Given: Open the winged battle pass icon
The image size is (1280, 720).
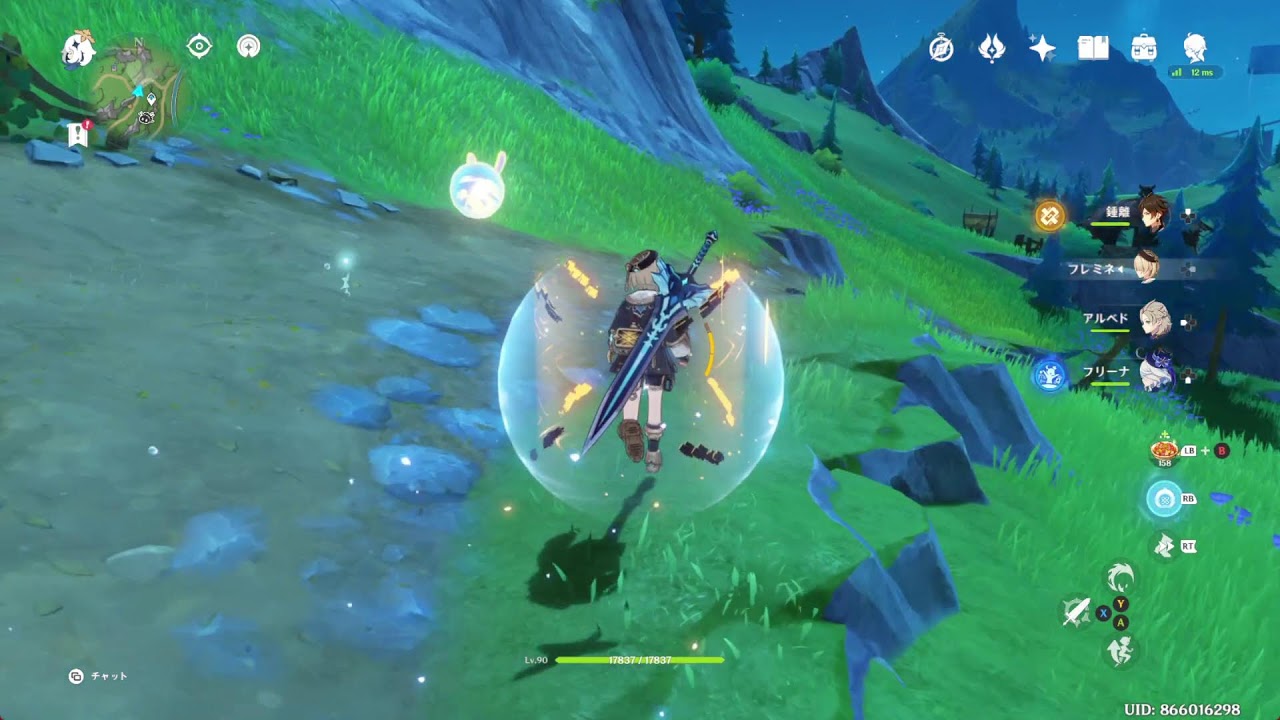Looking at the screenshot, I should [x=992, y=48].
